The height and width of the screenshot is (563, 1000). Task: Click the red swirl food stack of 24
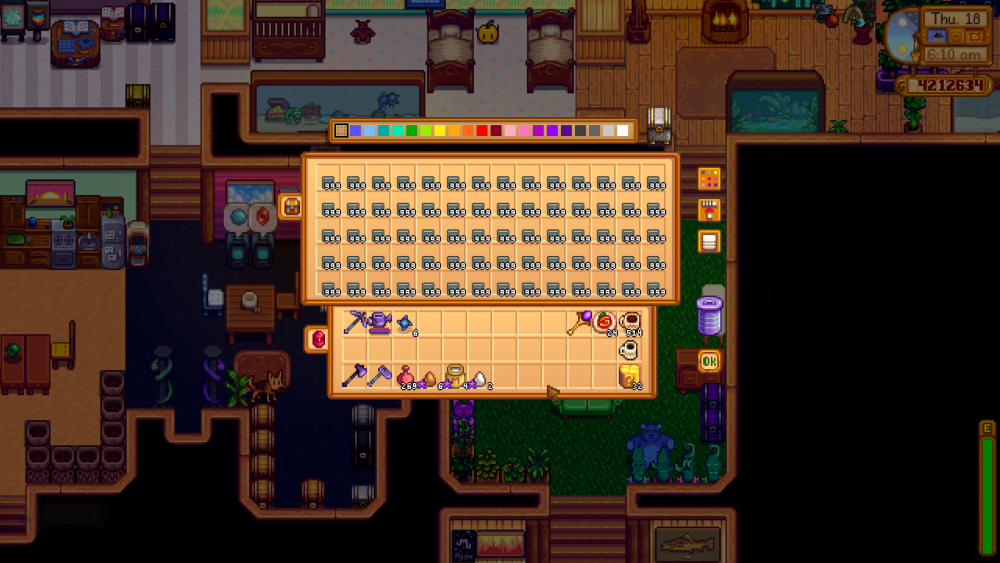point(605,322)
